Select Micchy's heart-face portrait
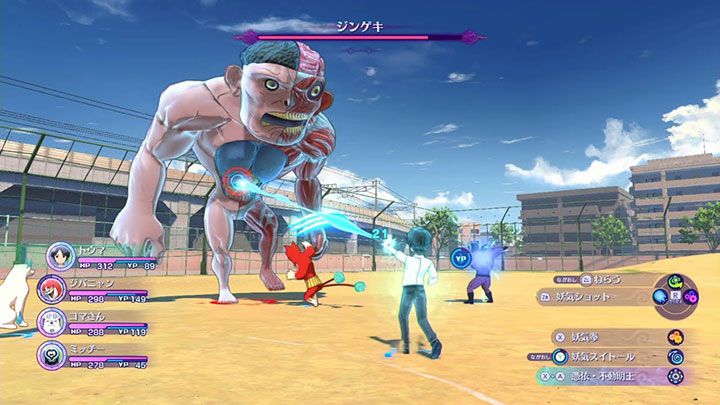 tap(52, 353)
